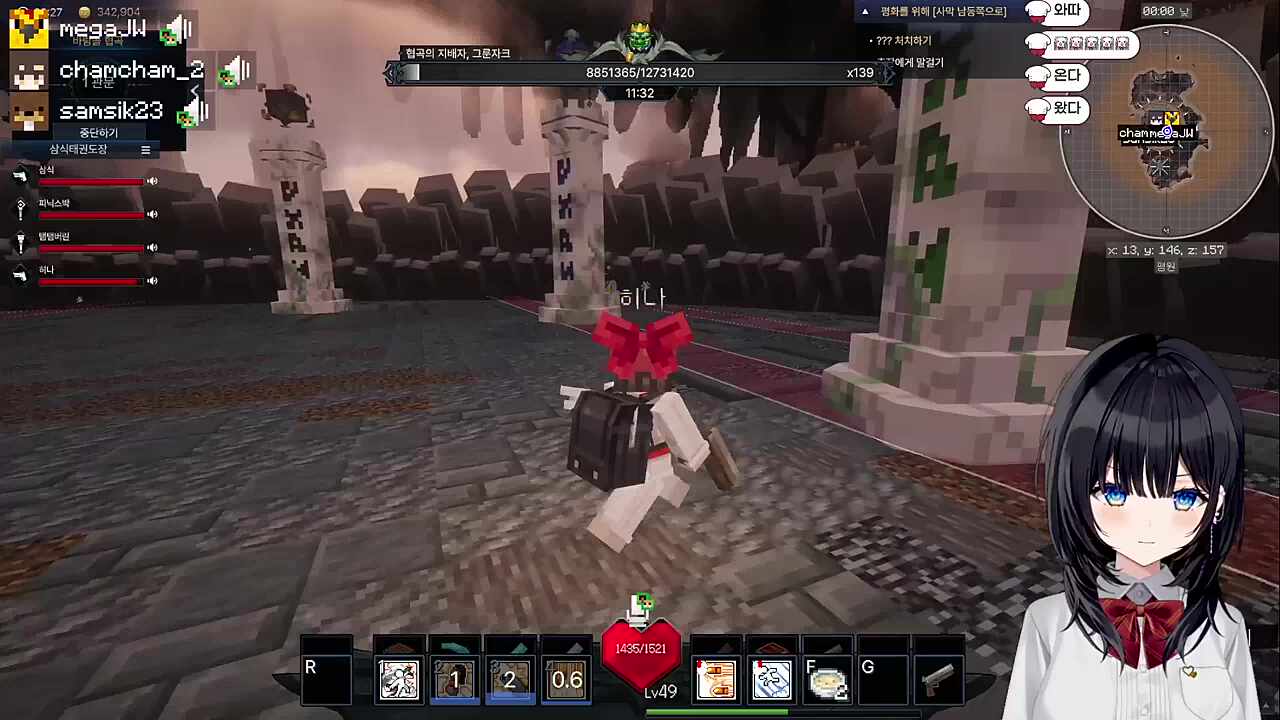This screenshot has height=720, width=1280.
Task: Select the pistol weapon slot
Action: (x=937, y=680)
